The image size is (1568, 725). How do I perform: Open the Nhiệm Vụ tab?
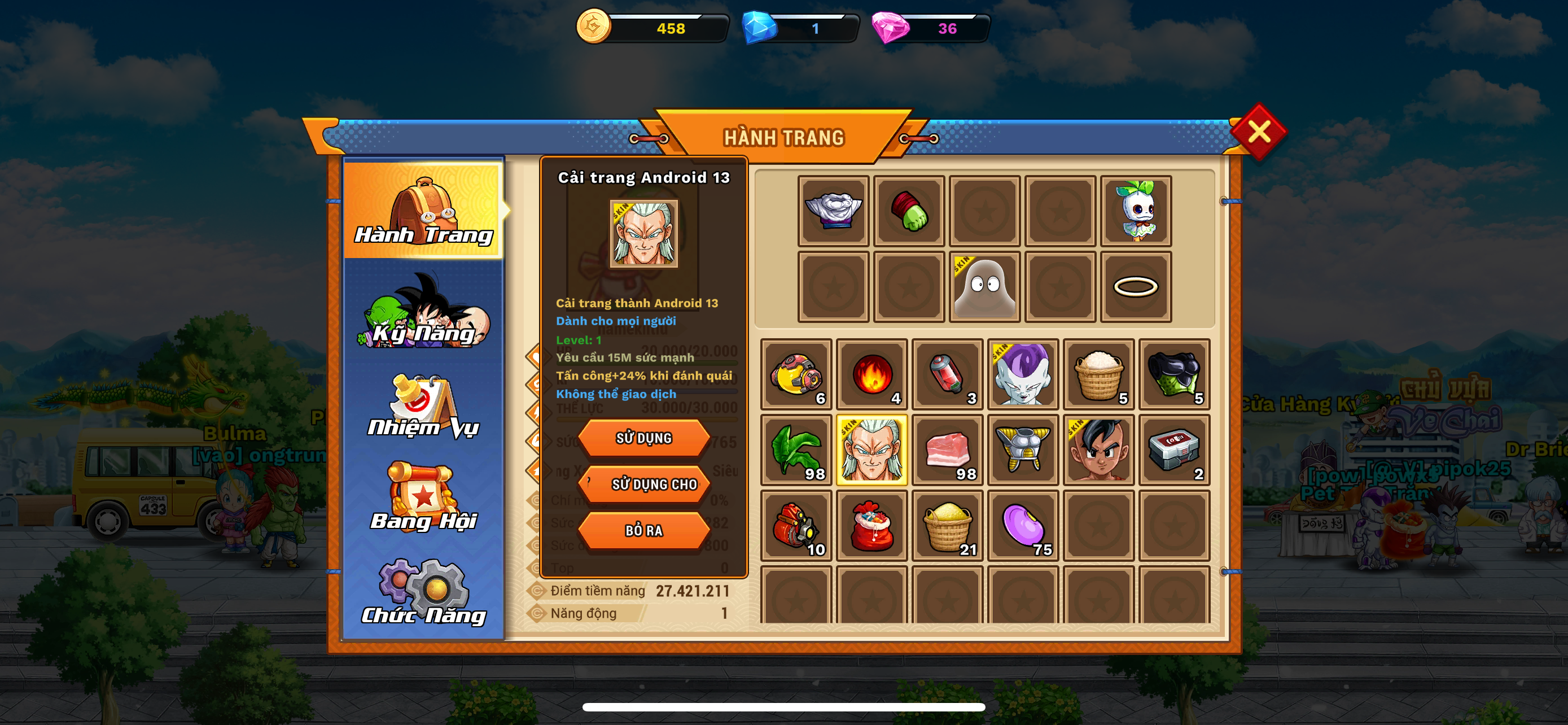click(424, 407)
